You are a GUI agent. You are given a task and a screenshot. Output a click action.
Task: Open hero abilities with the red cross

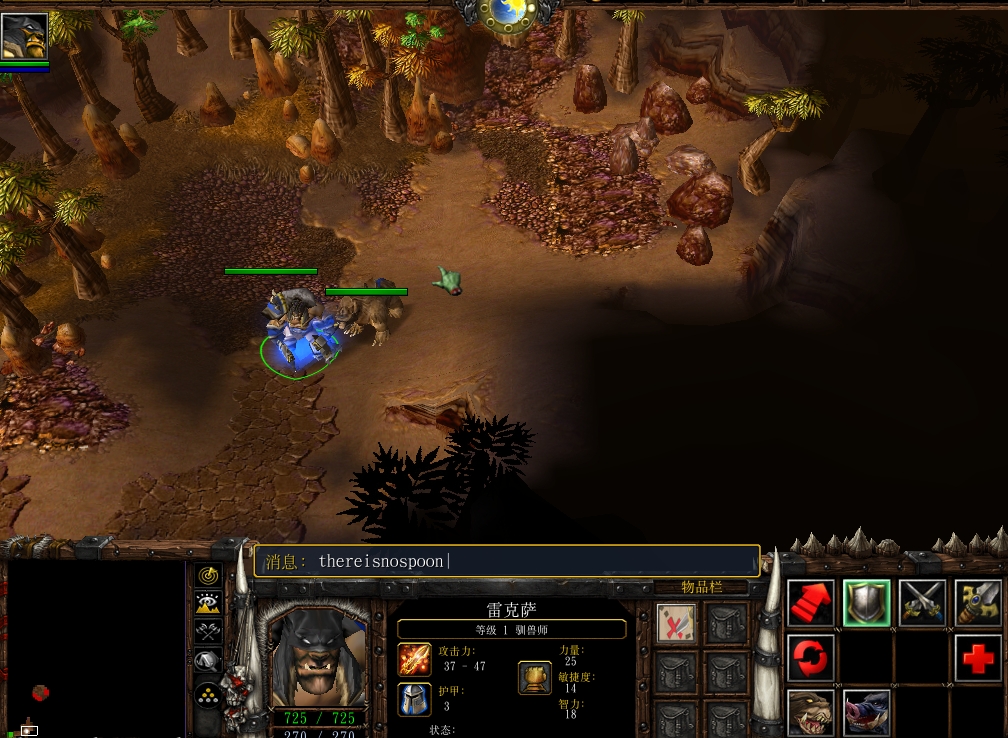(x=977, y=658)
